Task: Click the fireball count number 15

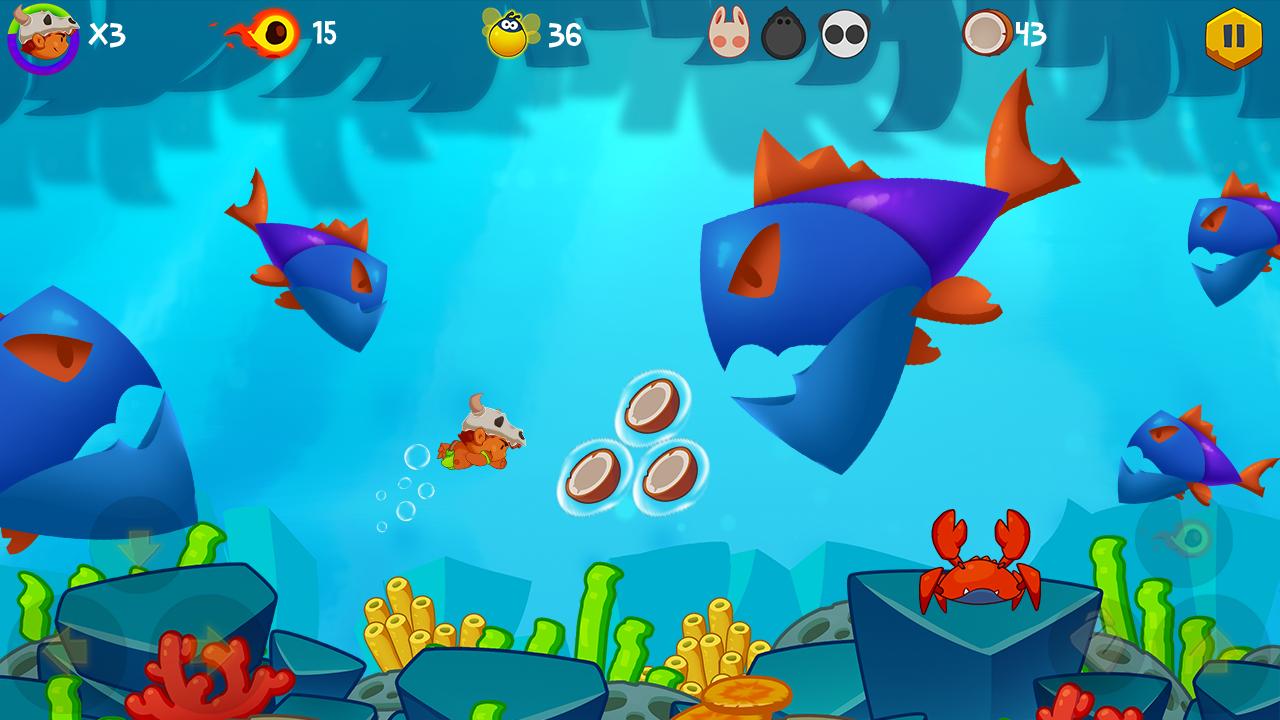Action: pos(325,35)
